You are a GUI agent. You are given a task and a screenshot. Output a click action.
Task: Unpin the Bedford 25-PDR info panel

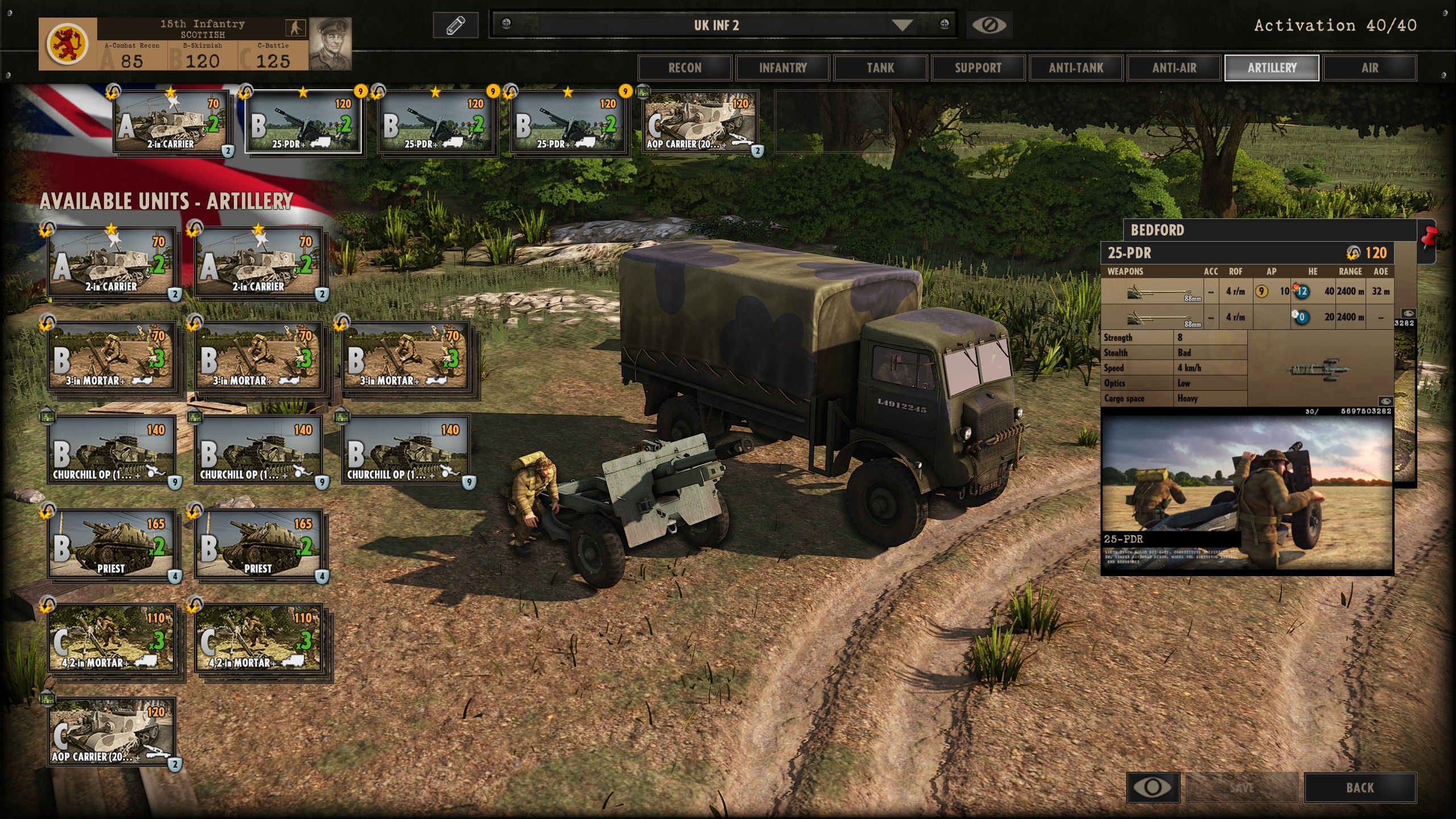(1429, 237)
